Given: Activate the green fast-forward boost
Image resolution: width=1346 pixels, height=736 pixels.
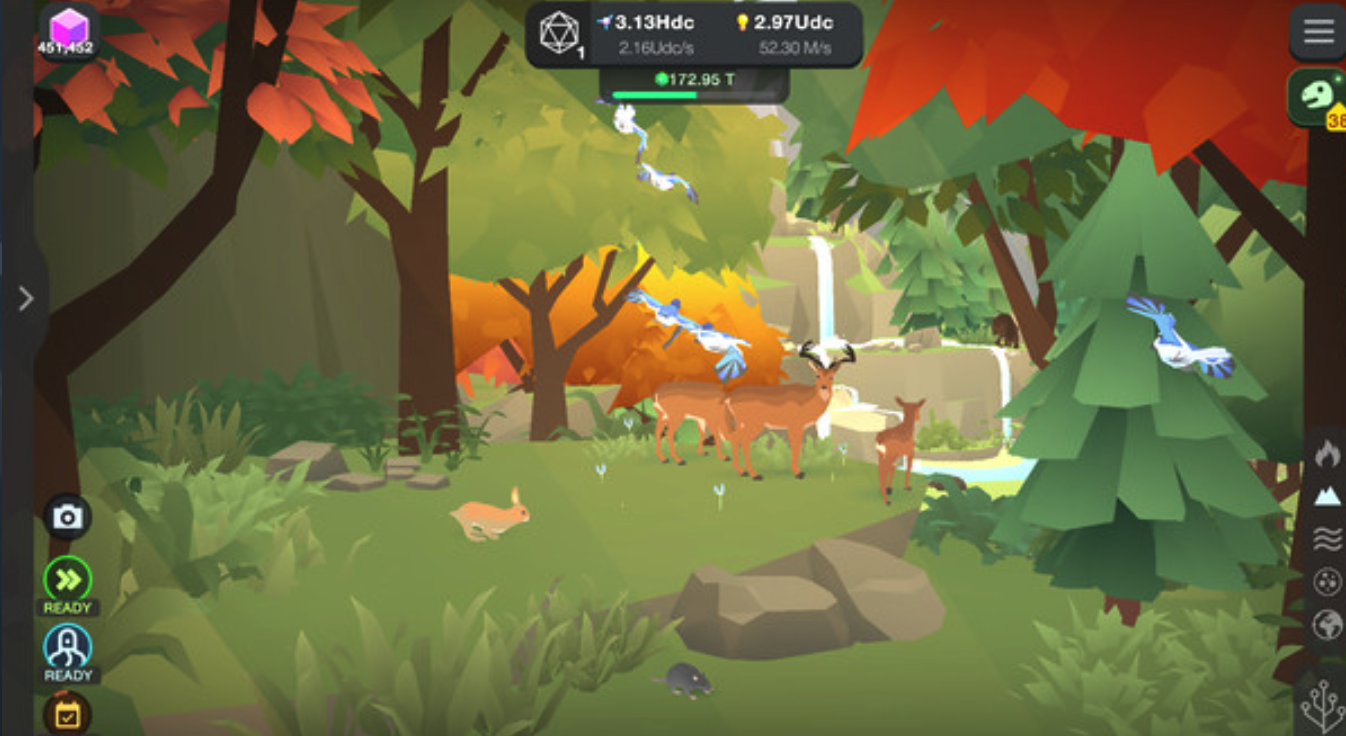Looking at the screenshot, I should tap(68, 580).
